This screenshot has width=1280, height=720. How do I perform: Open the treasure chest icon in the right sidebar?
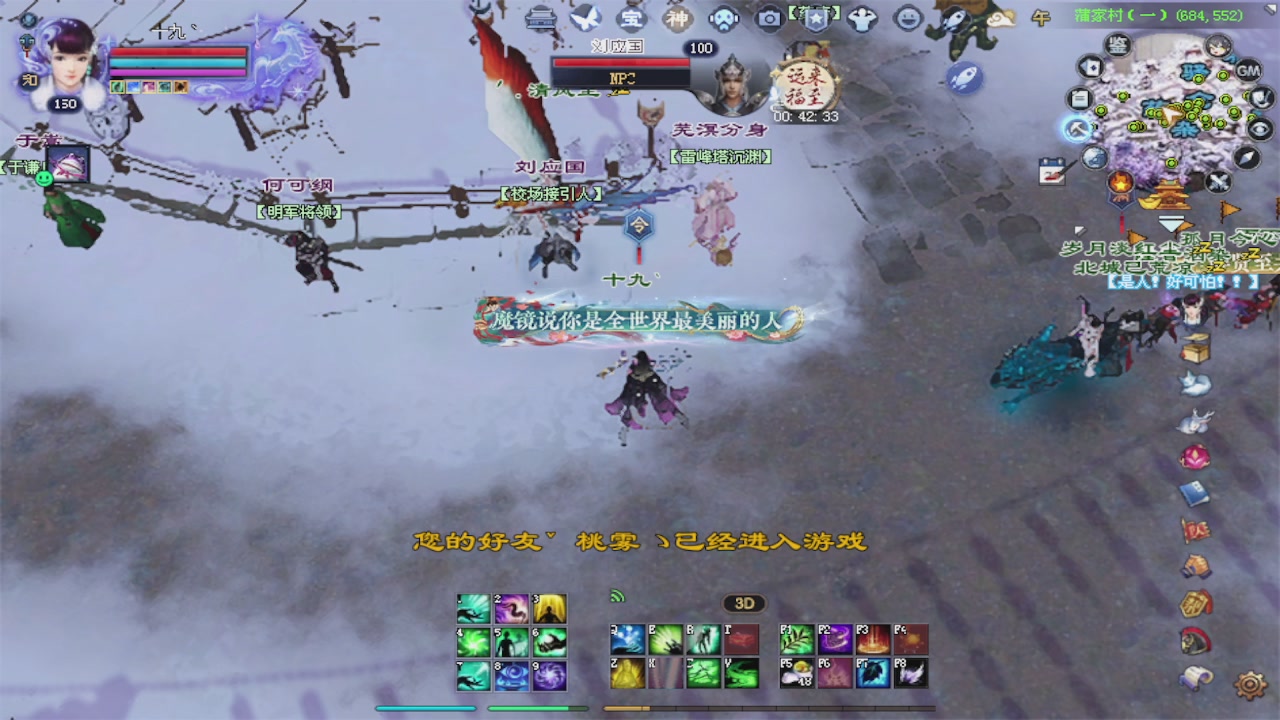(x=1195, y=347)
